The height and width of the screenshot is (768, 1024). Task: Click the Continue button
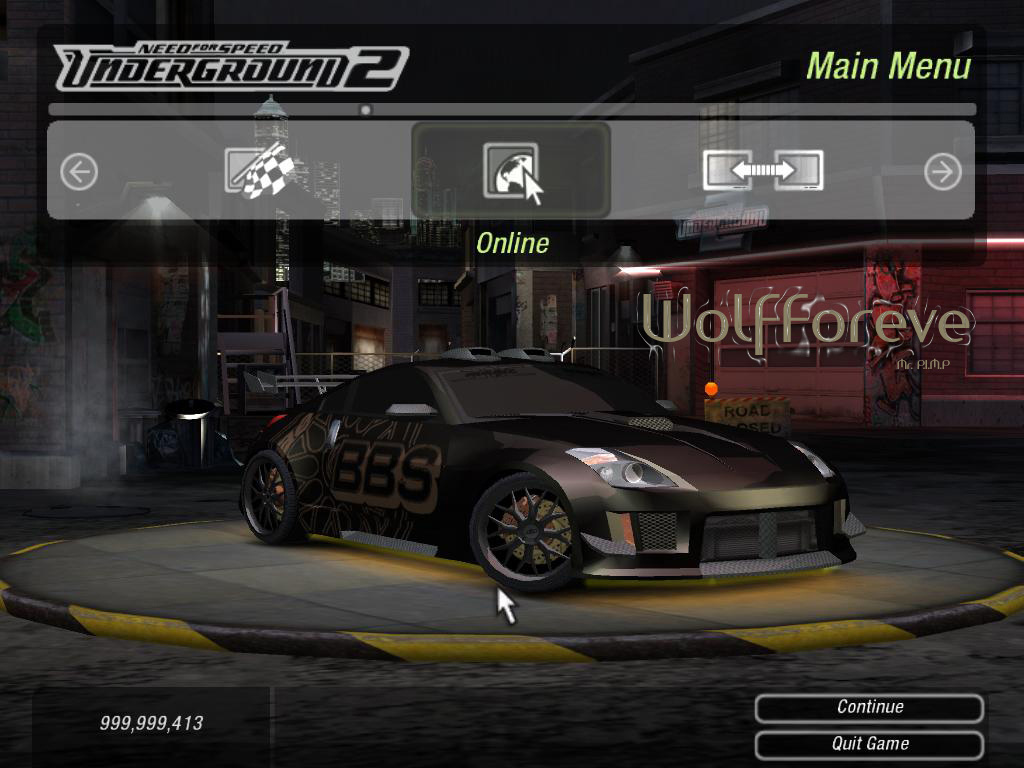869,708
